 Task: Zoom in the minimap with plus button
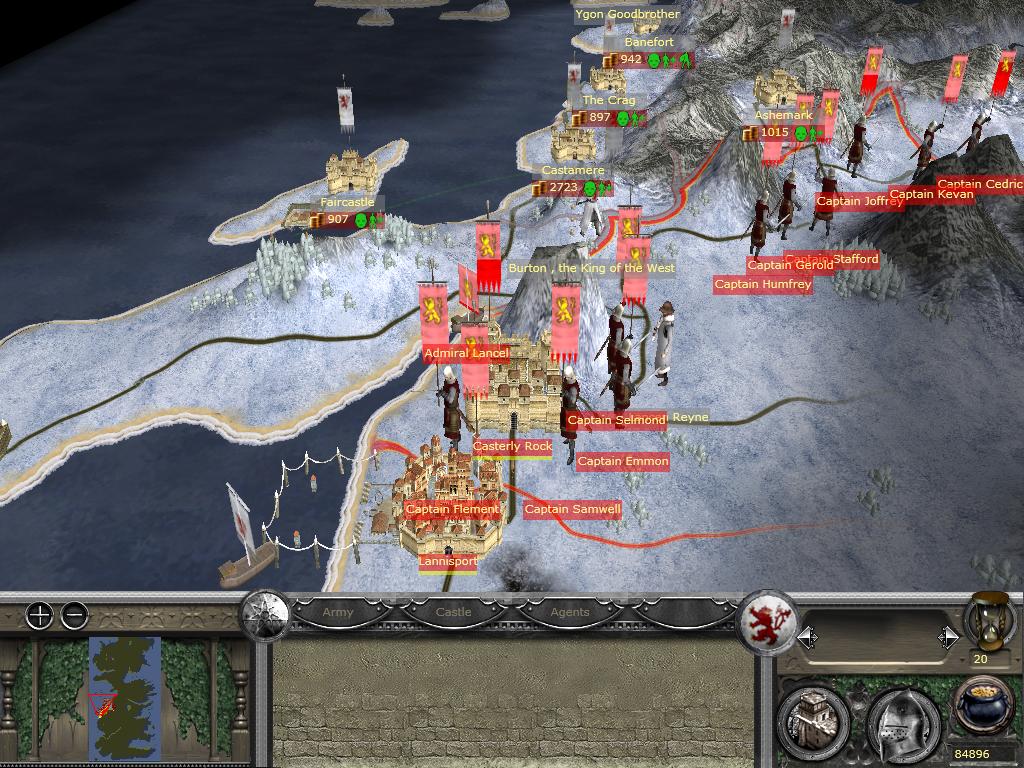pyautogui.click(x=39, y=615)
